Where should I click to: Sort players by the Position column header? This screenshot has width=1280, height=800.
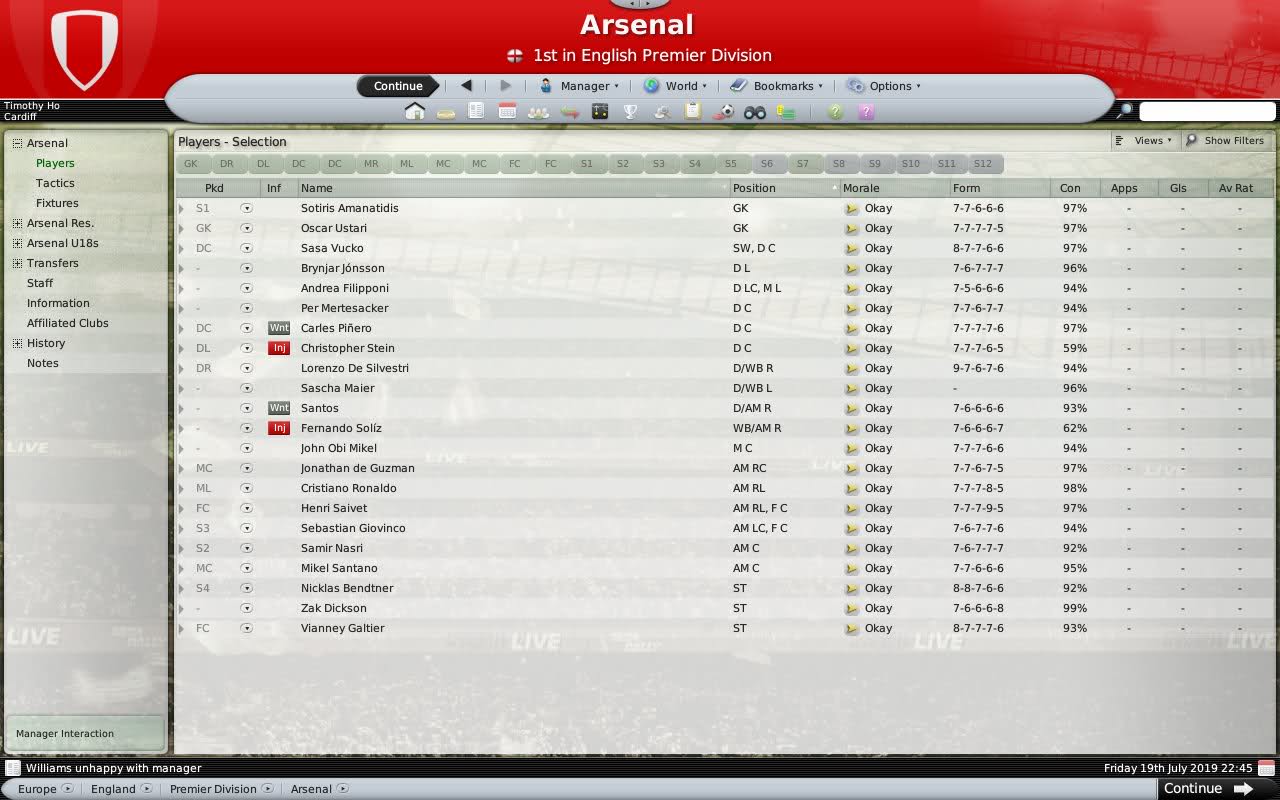pyautogui.click(x=753, y=188)
